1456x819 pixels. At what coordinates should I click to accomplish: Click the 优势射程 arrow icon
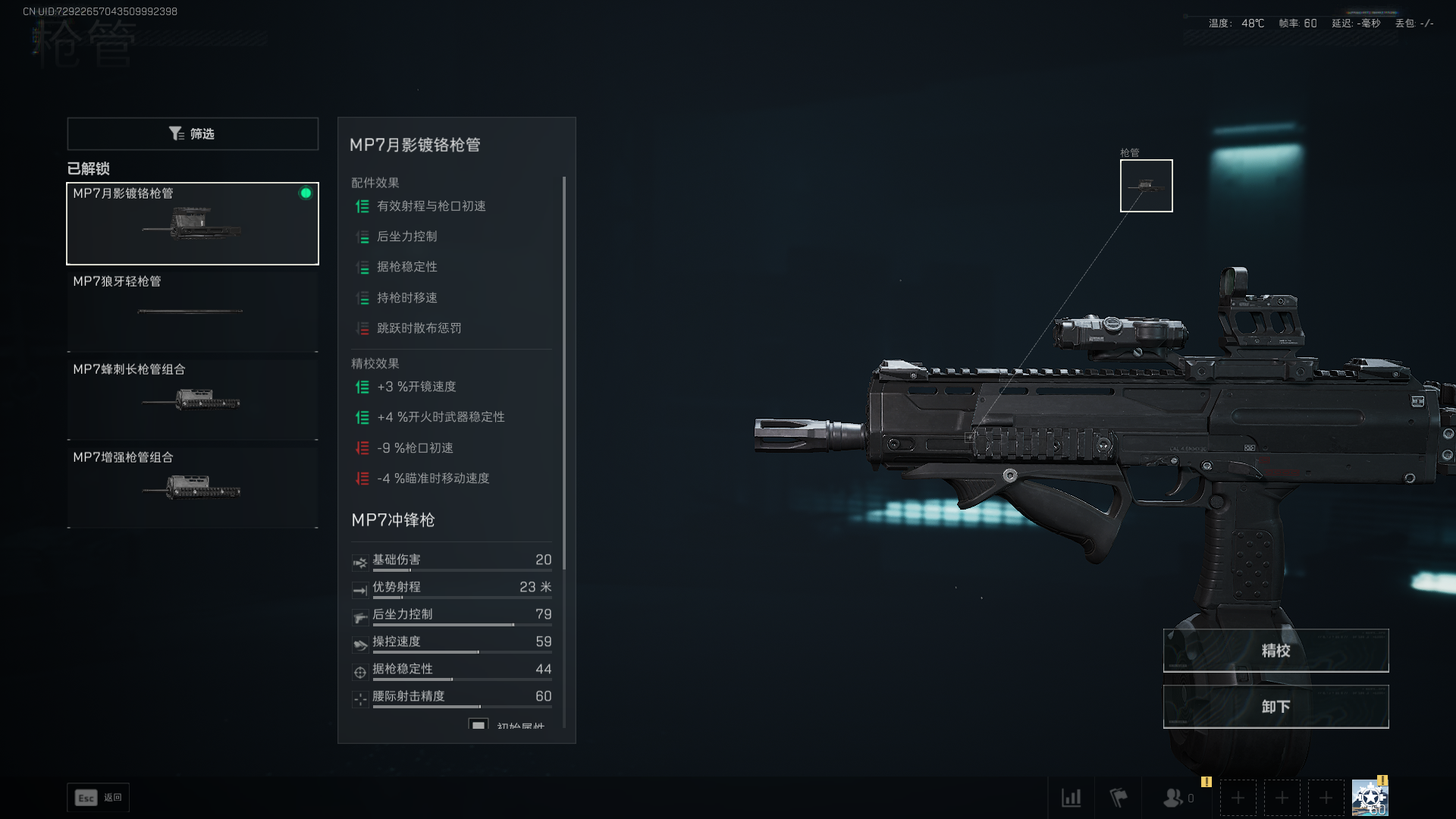[359, 589]
